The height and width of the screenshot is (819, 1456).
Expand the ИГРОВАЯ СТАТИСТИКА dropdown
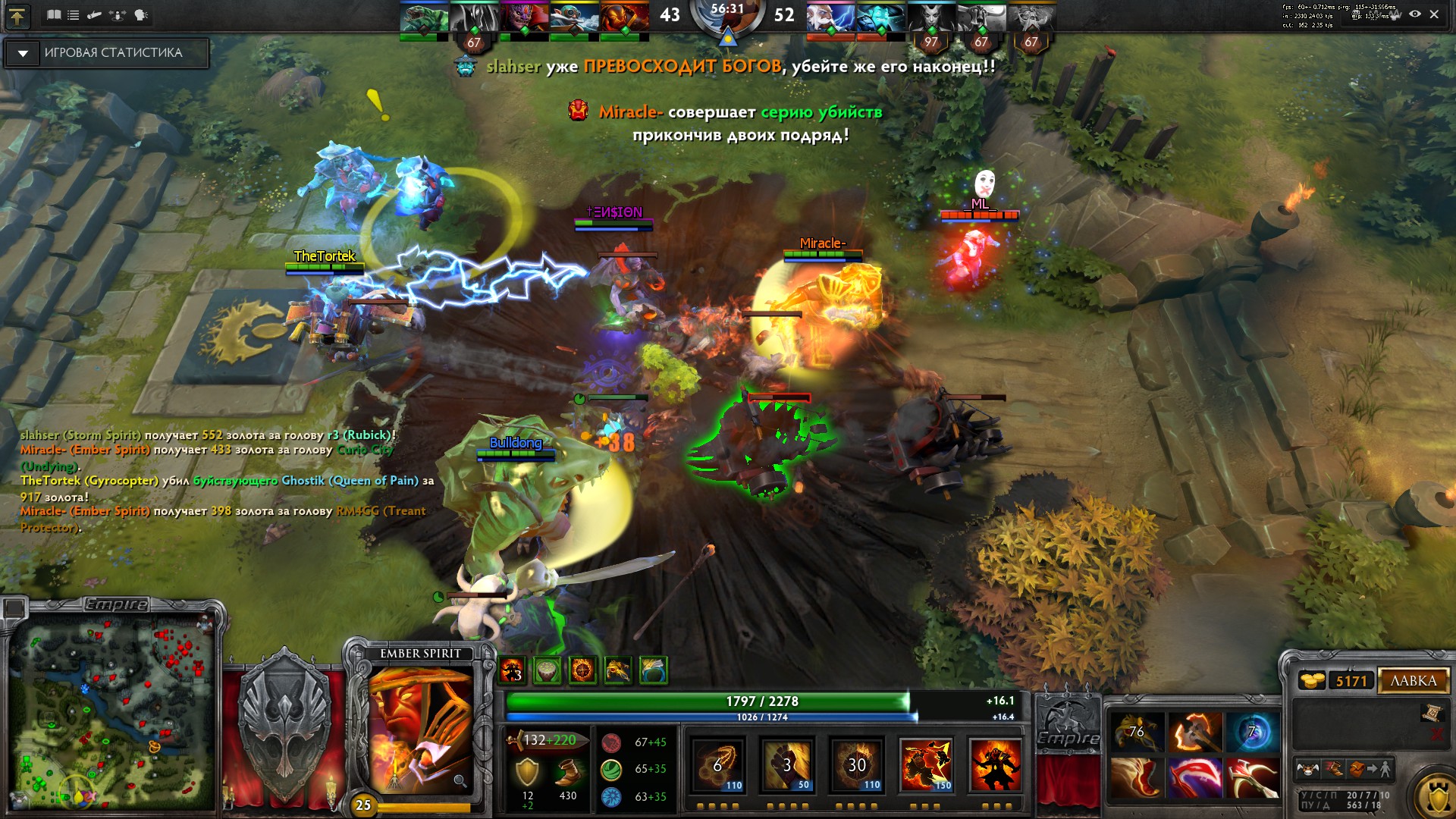click(23, 53)
